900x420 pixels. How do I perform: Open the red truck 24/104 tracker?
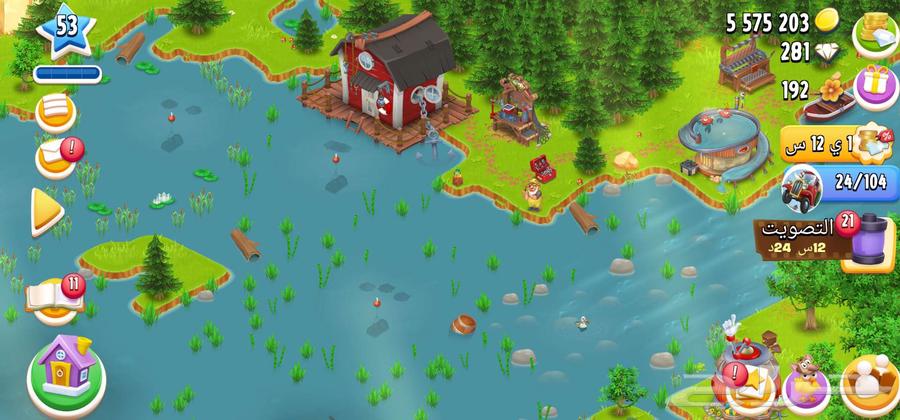[x=828, y=185]
